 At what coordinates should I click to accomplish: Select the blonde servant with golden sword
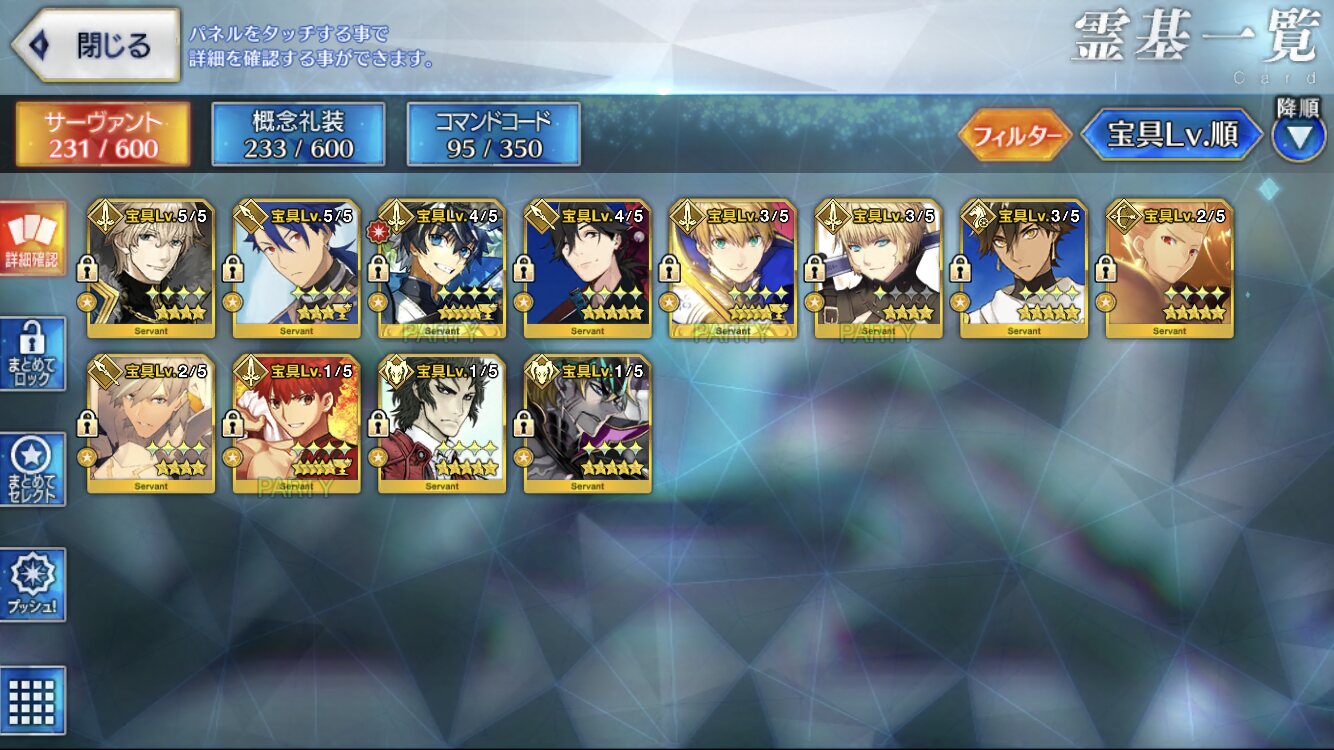733,268
